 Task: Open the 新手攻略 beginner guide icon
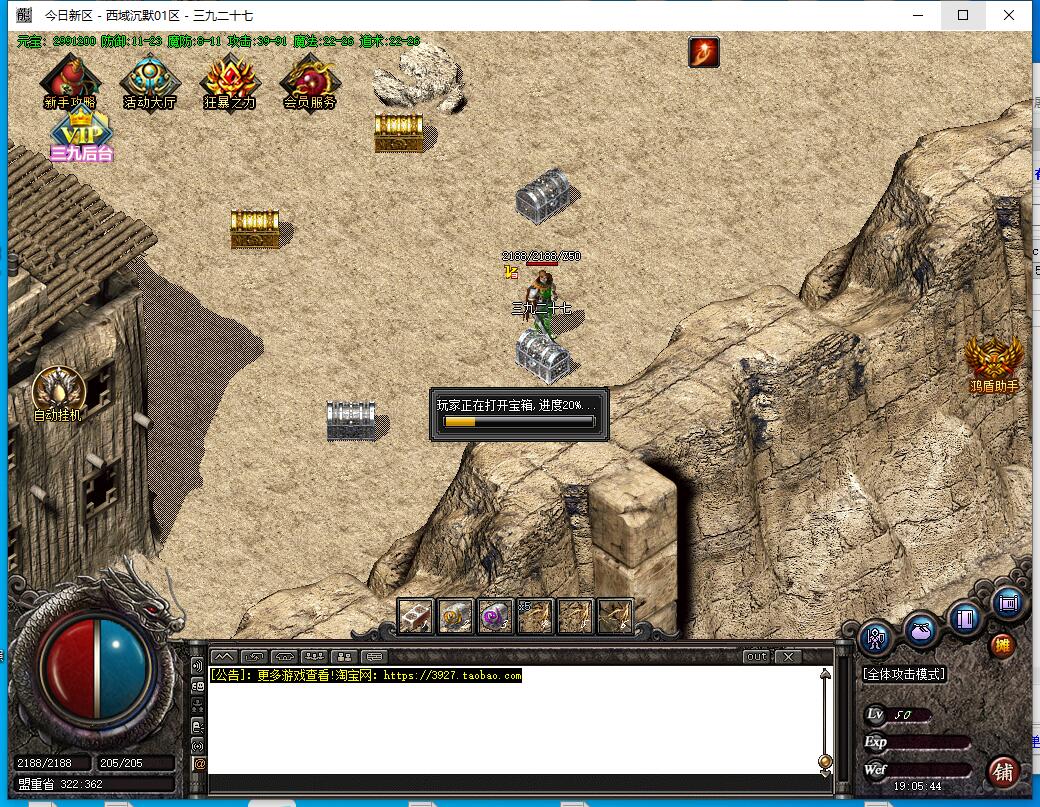tap(70, 81)
